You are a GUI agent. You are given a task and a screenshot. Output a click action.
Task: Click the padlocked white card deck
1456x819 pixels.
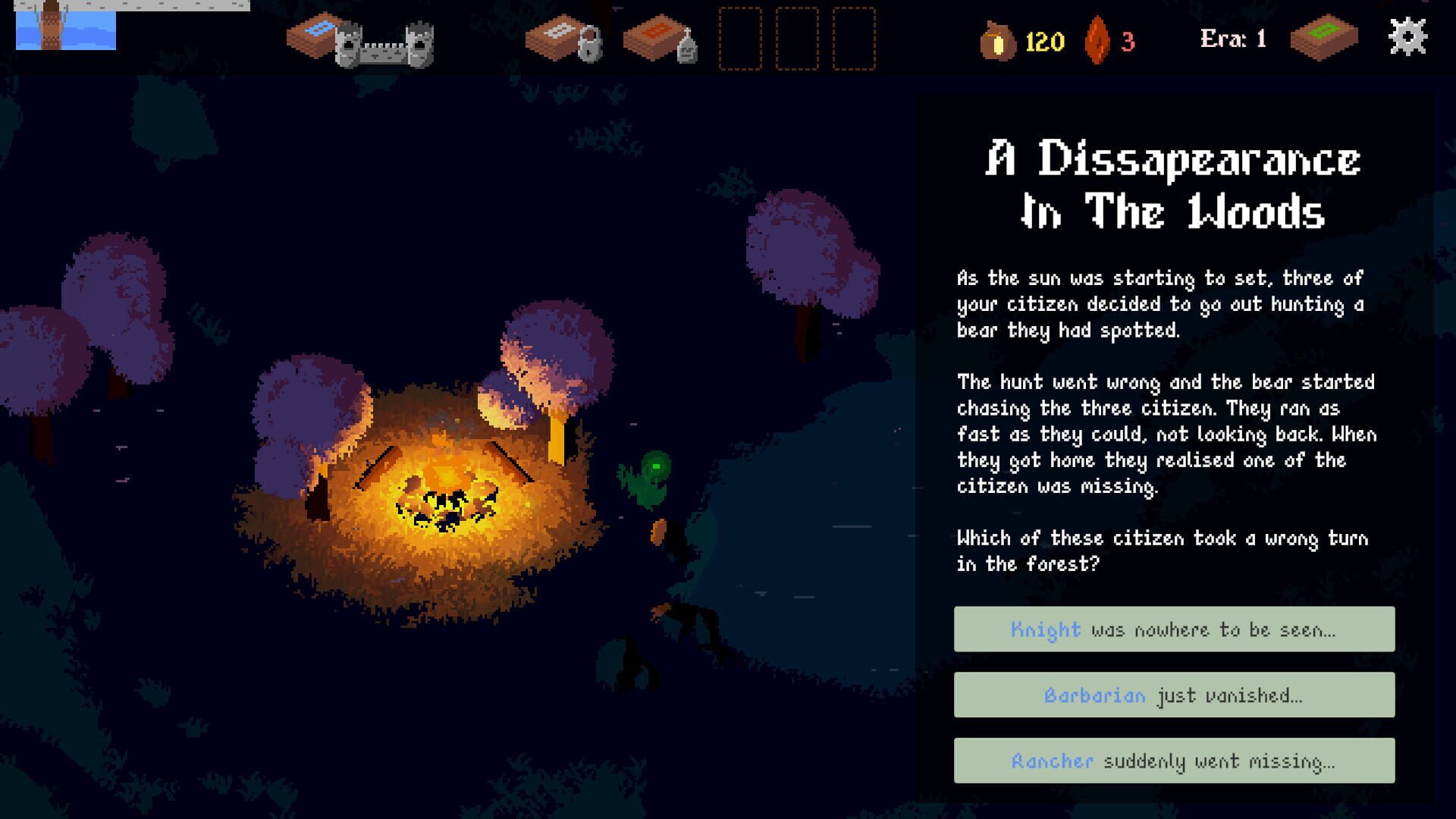(x=563, y=39)
